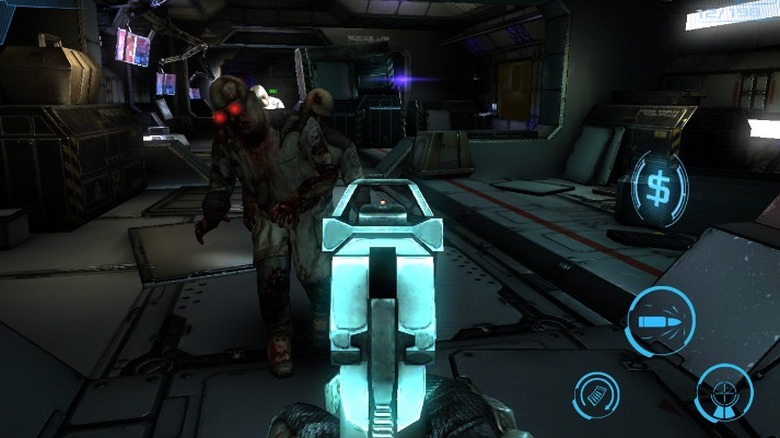Tap the bullet fire button
Viewport: 780px width, 438px height.
tap(661, 321)
